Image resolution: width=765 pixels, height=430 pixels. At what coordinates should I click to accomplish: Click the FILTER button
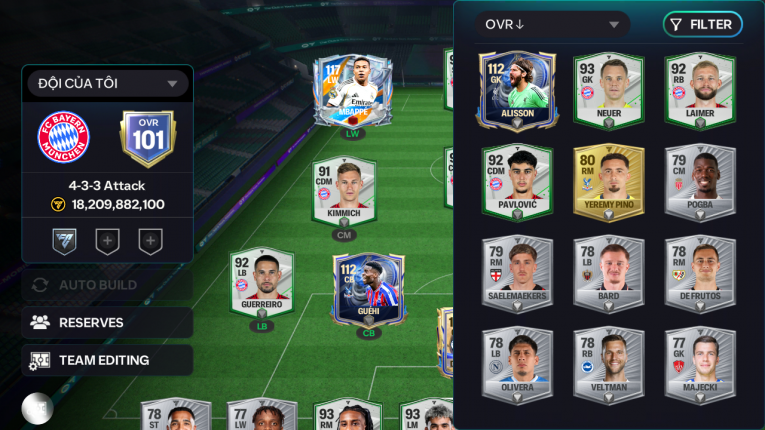click(702, 25)
